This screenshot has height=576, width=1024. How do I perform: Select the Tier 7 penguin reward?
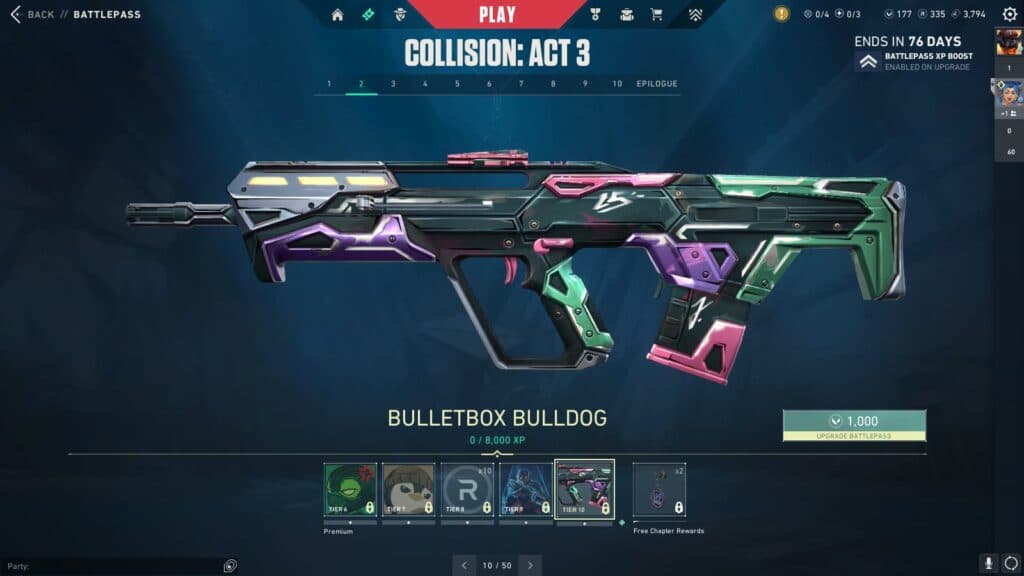[x=408, y=489]
